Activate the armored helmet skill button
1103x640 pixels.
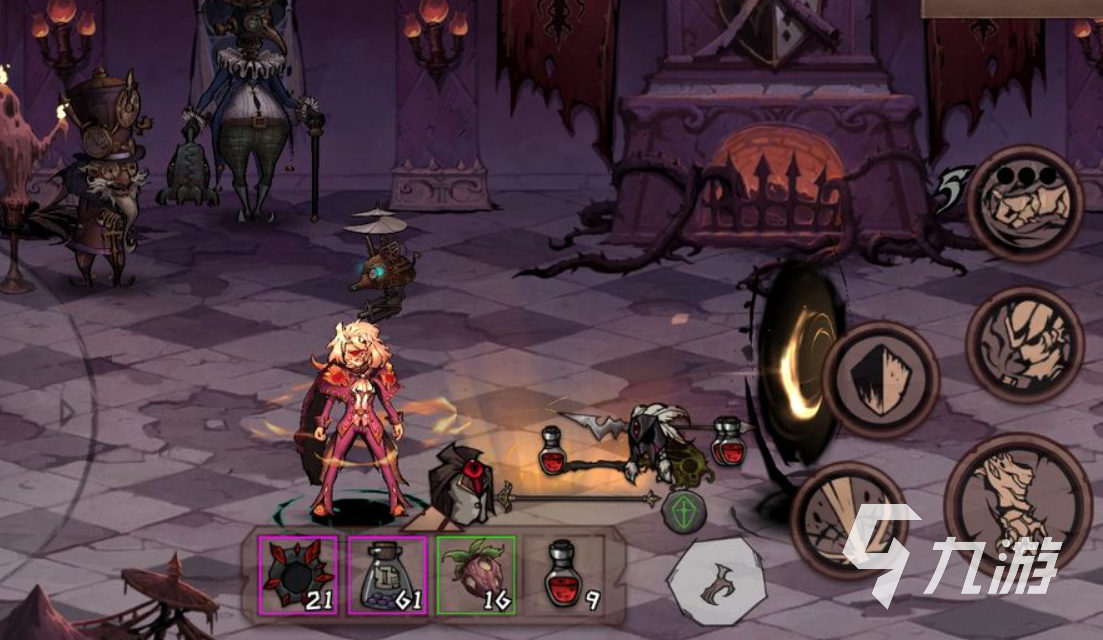[x=1024, y=345]
